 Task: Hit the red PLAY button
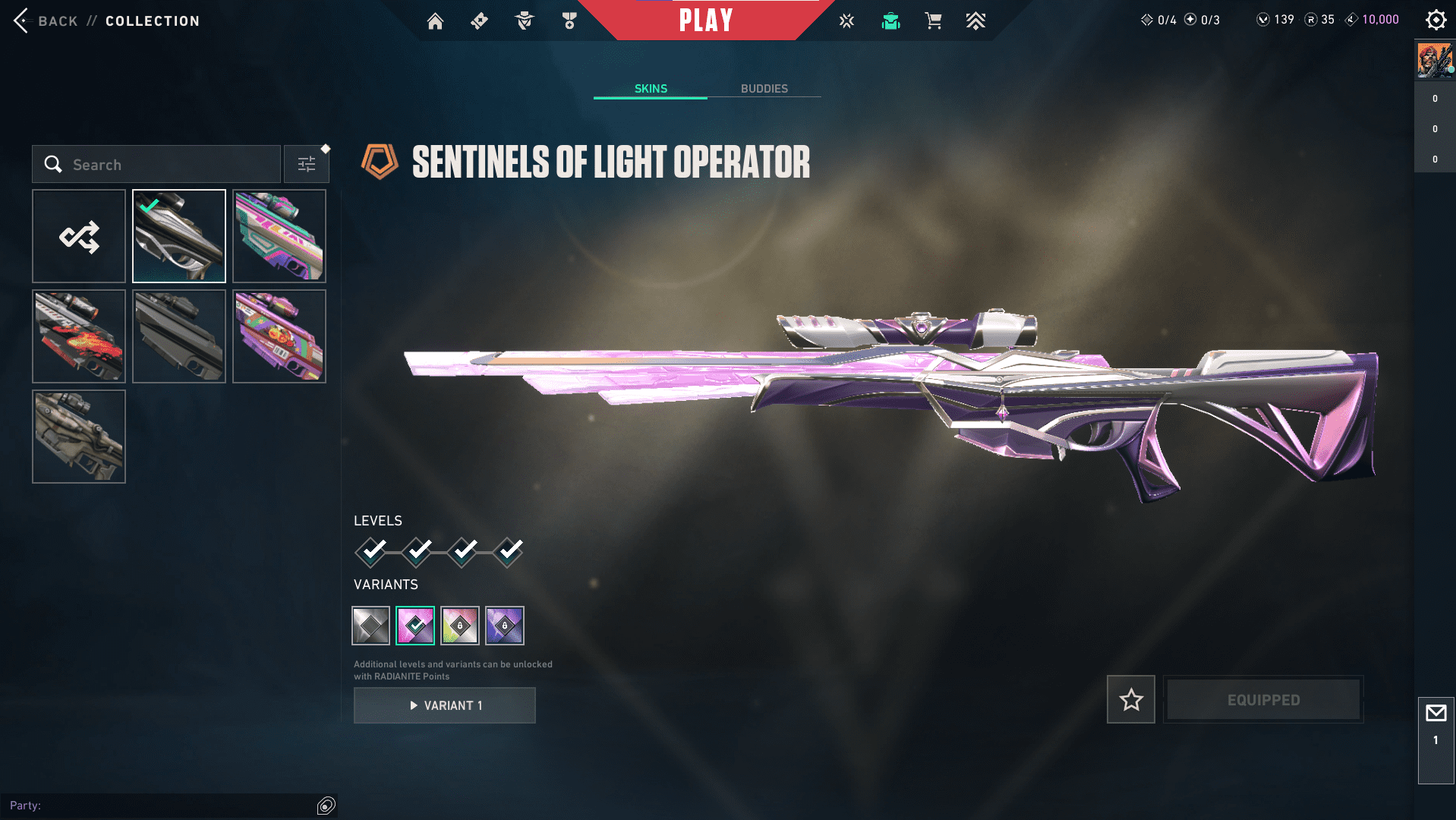(706, 20)
